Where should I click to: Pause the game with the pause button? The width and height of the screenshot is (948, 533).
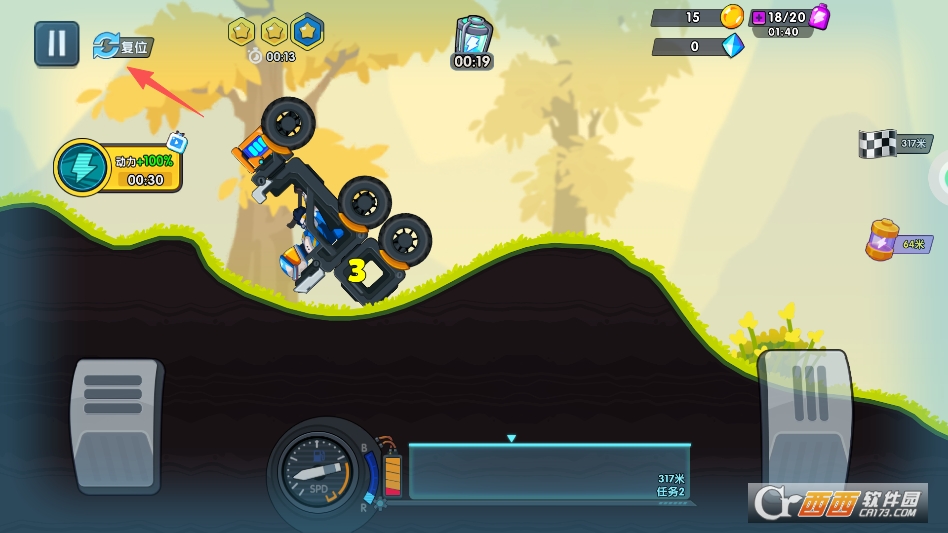57,44
